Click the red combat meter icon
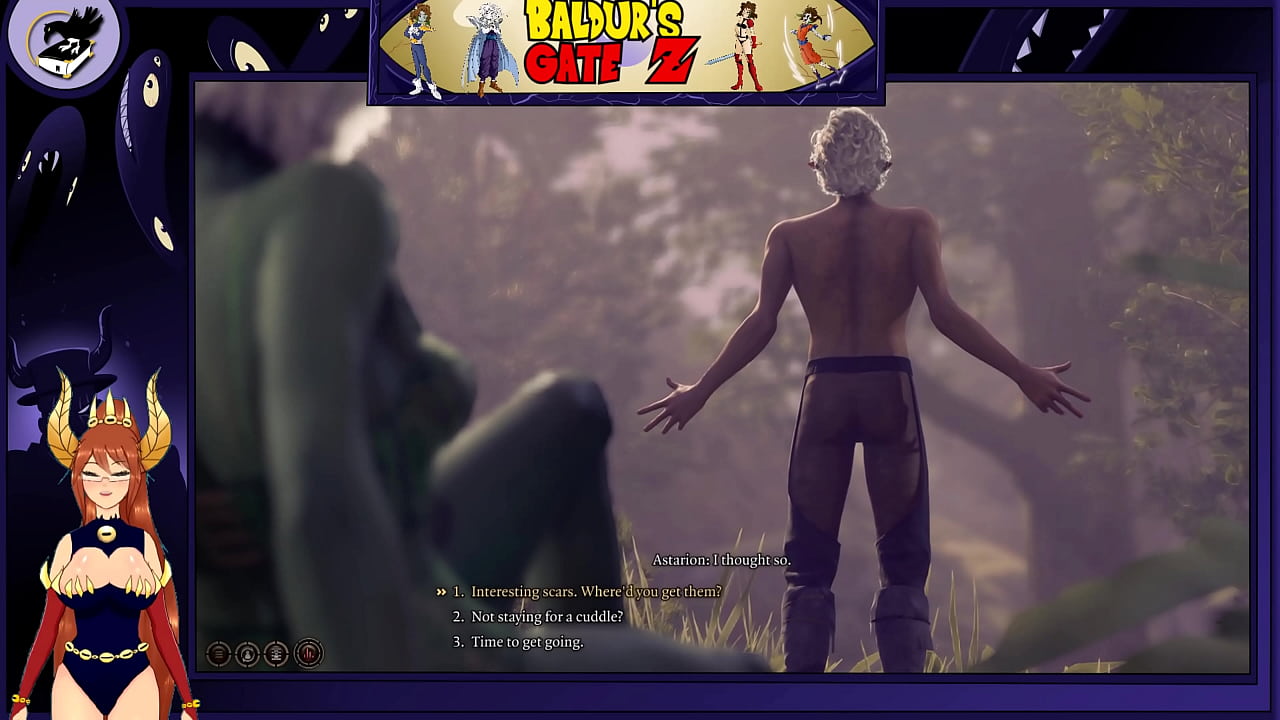Viewport: 1280px width, 720px height. pyautogui.click(x=308, y=653)
